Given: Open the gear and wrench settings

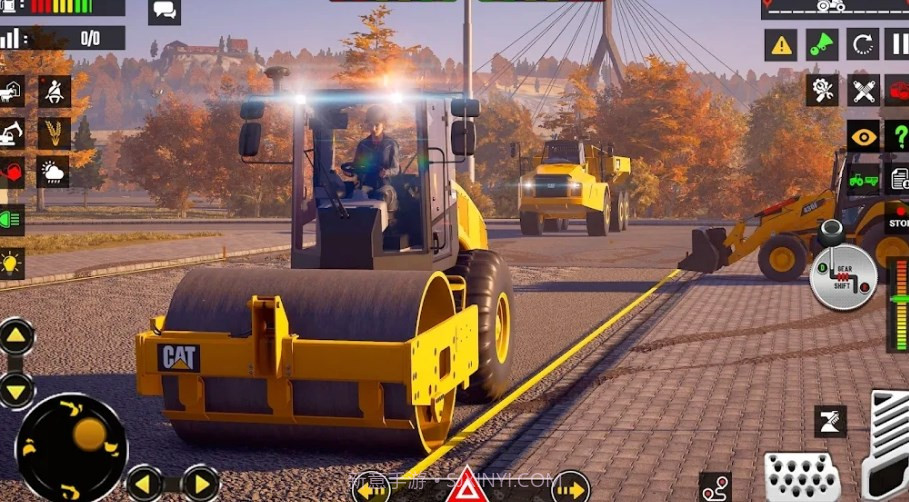Looking at the screenshot, I should (822, 90).
